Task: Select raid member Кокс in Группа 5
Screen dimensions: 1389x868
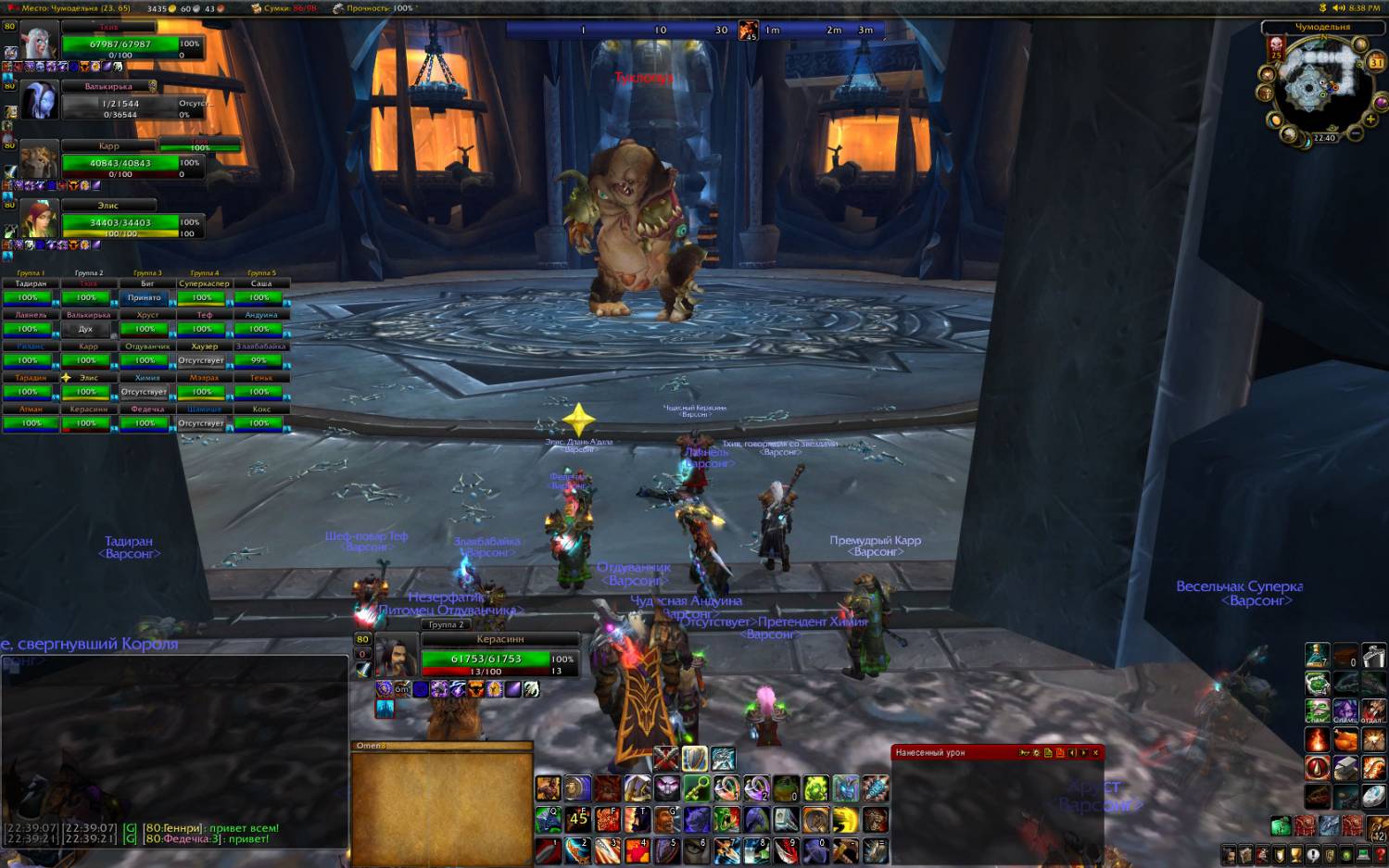Action: coord(260,423)
